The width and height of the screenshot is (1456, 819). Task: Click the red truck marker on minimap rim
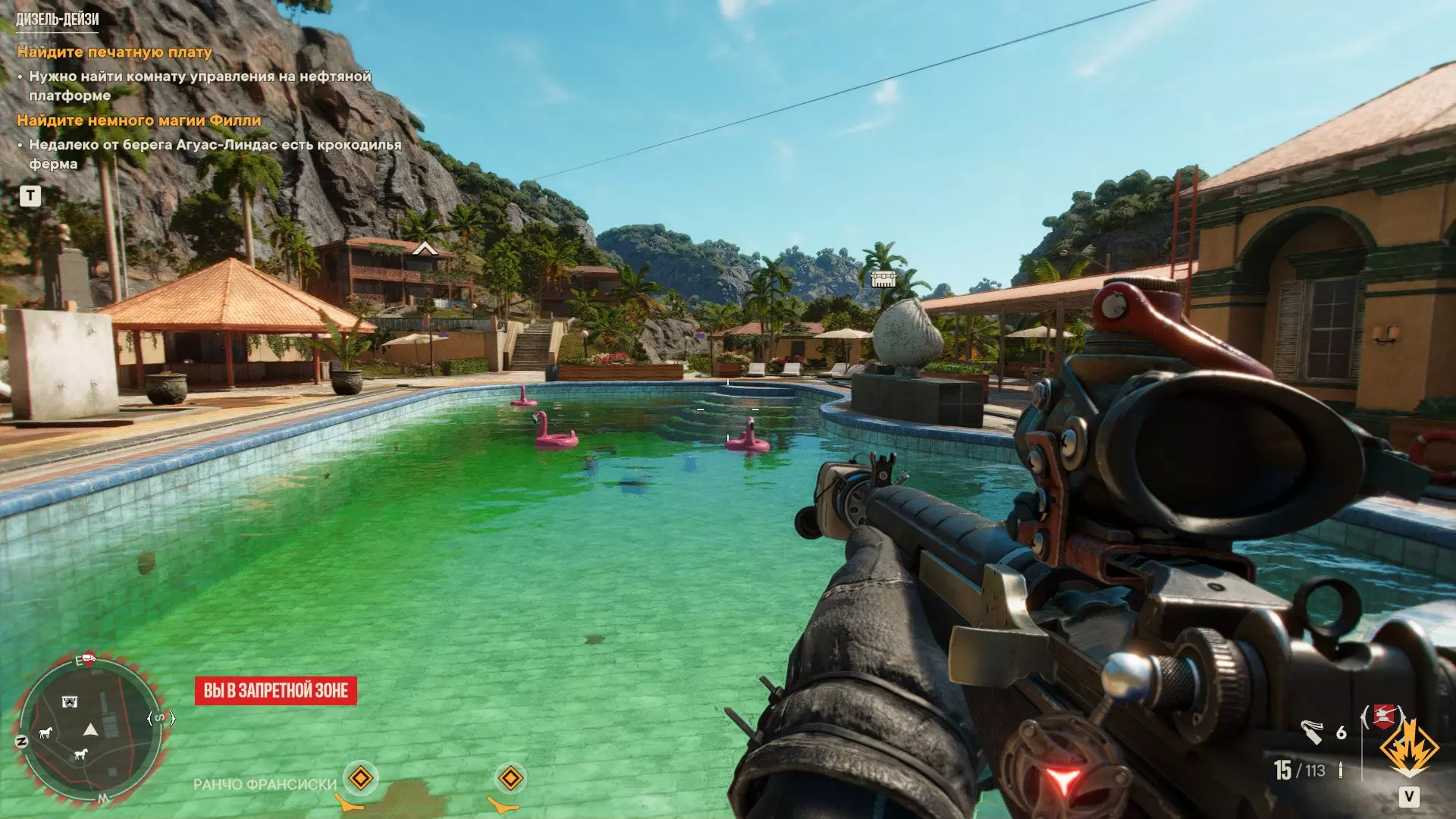tap(88, 657)
